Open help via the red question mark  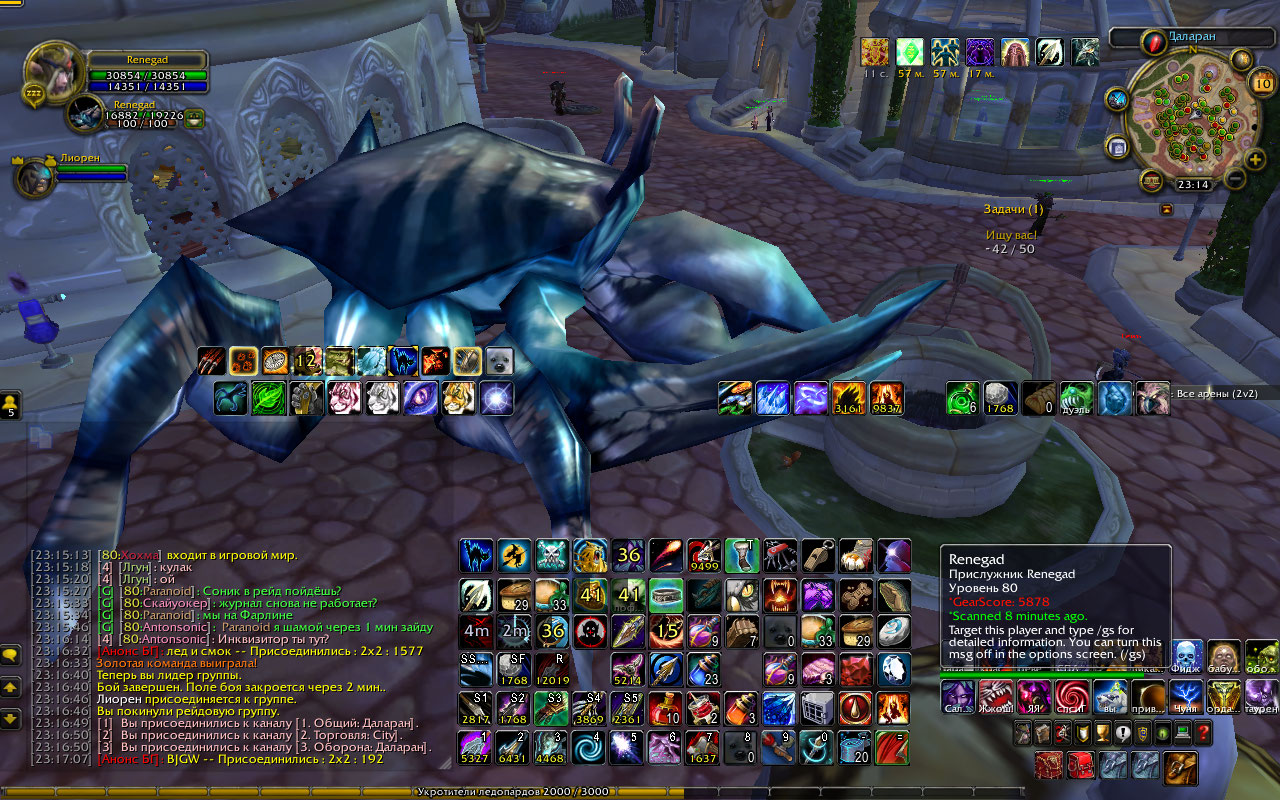pyautogui.click(x=1204, y=733)
